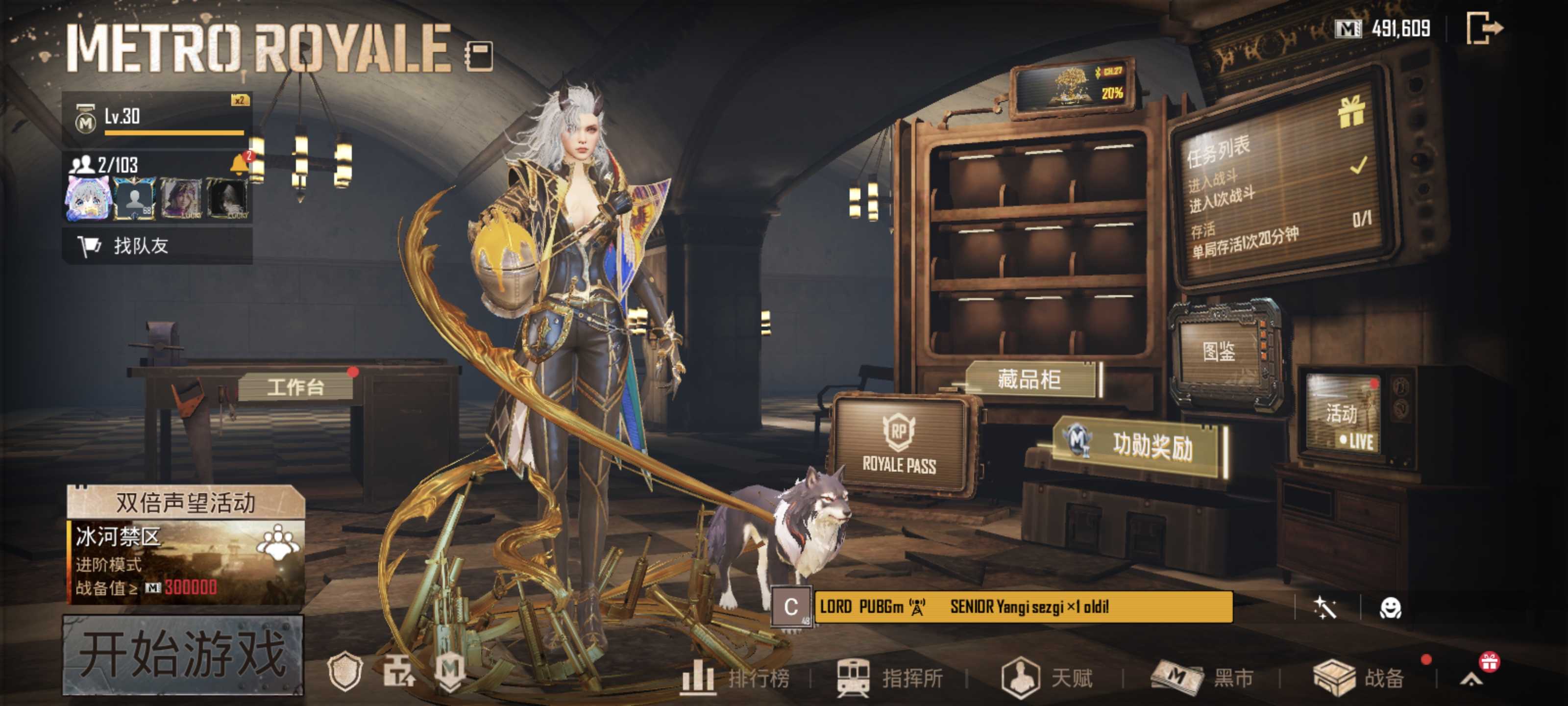Open the 工作台 workbench
Image resolution: width=1568 pixels, height=706 pixels.
[296, 387]
